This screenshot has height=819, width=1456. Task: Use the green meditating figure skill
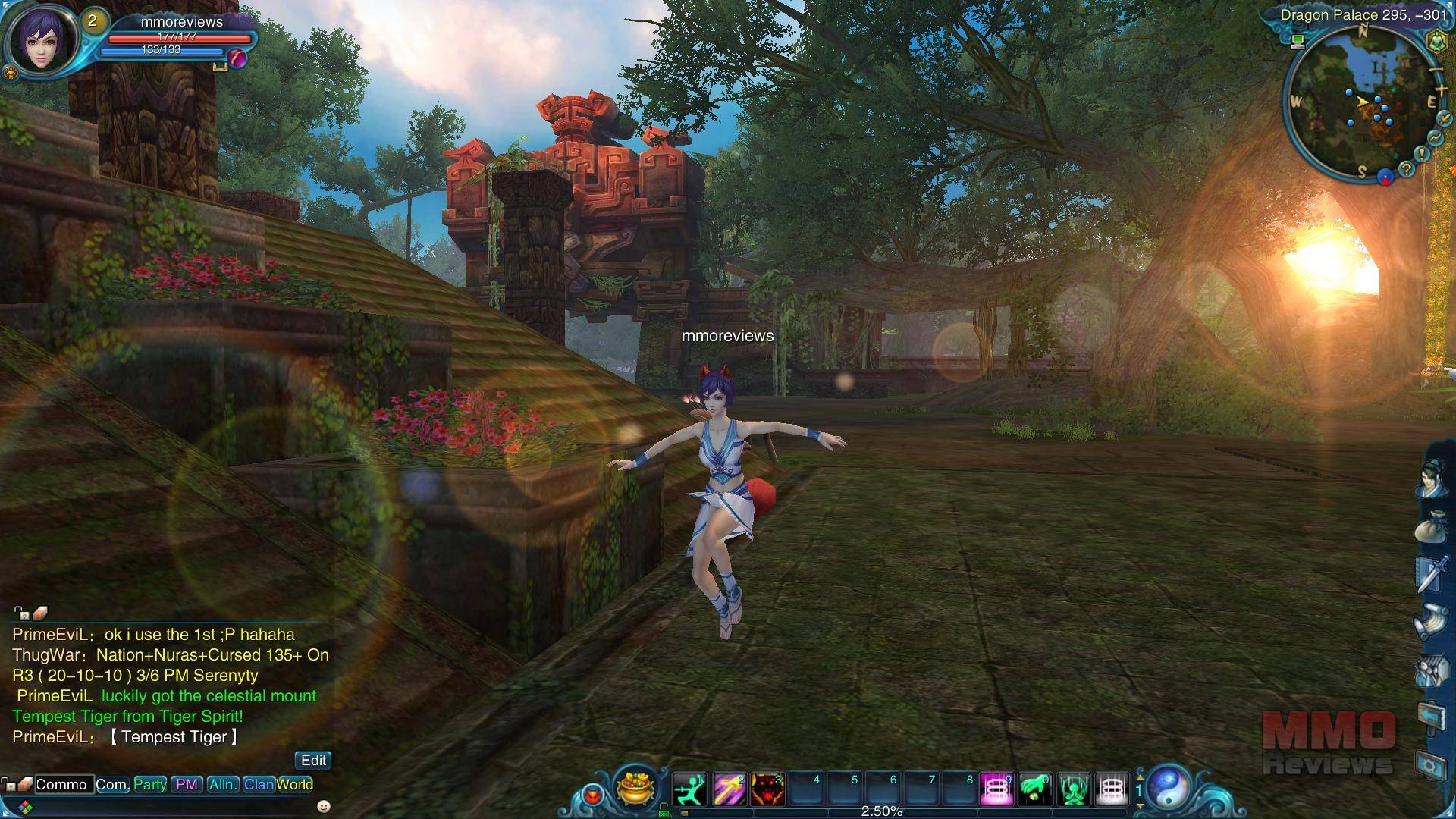click(1074, 789)
